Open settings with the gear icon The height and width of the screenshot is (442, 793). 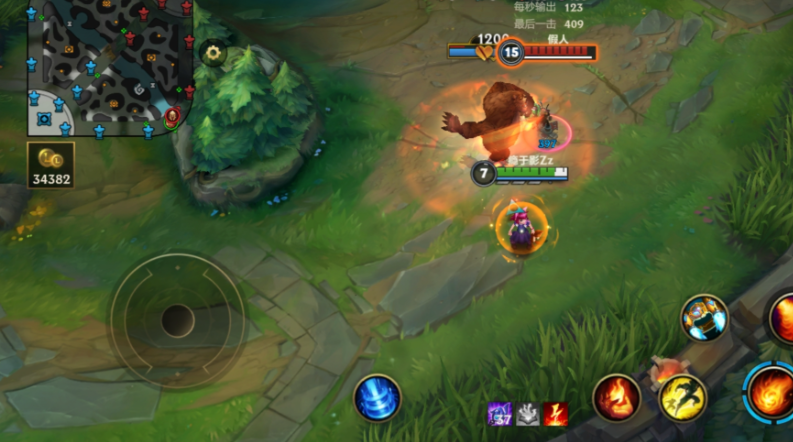point(212,53)
